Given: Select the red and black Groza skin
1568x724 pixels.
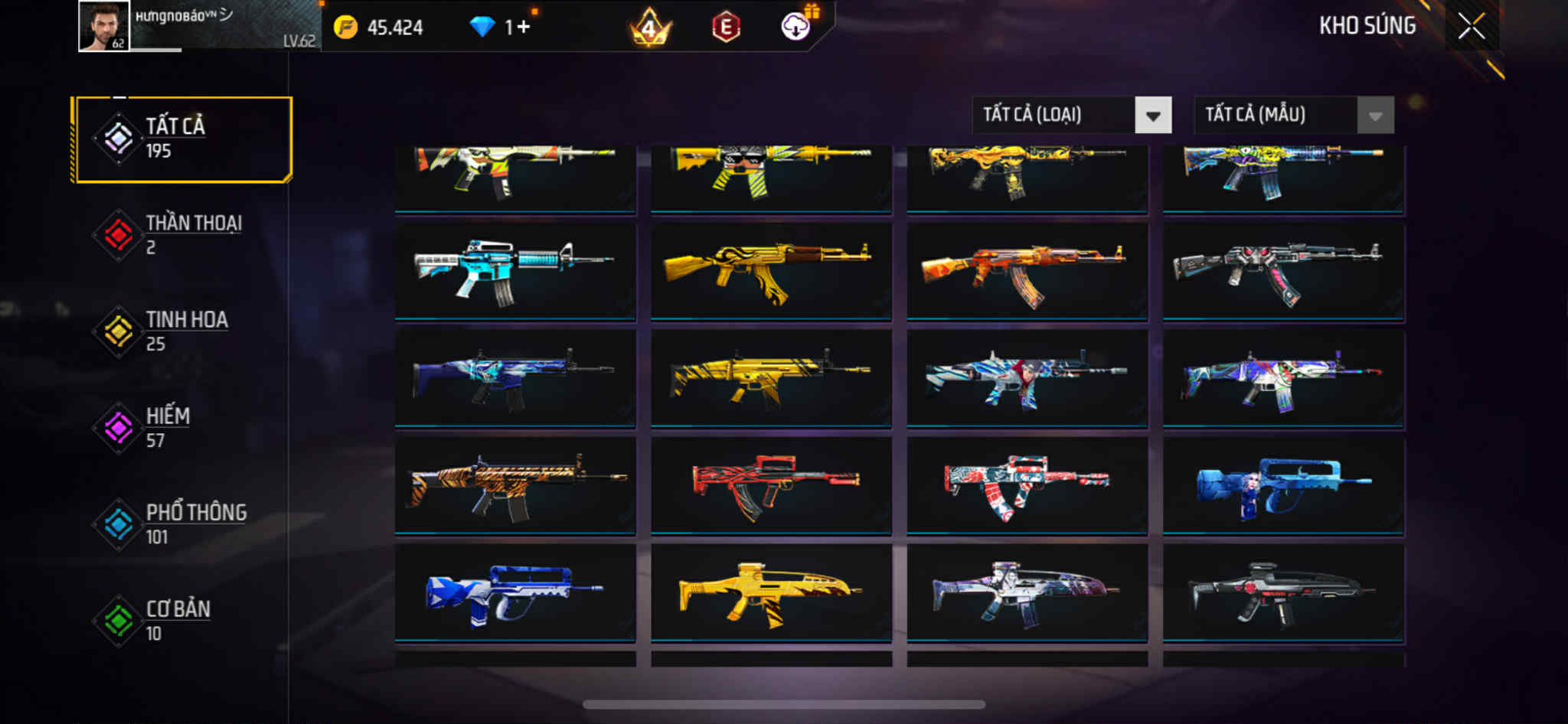Looking at the screenshot, I should pos(770,485).
